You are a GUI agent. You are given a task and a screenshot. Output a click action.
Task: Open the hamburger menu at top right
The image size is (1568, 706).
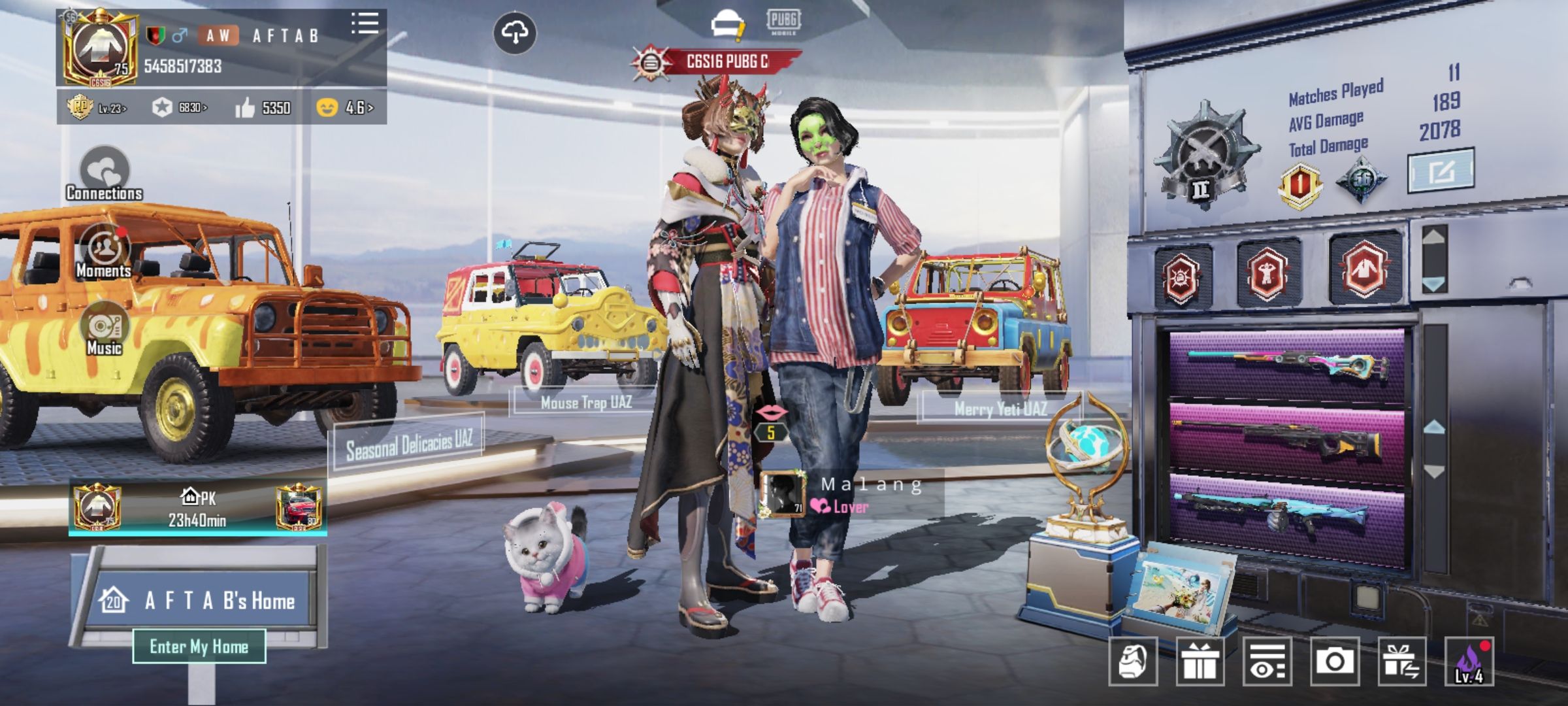pos(364,23)
